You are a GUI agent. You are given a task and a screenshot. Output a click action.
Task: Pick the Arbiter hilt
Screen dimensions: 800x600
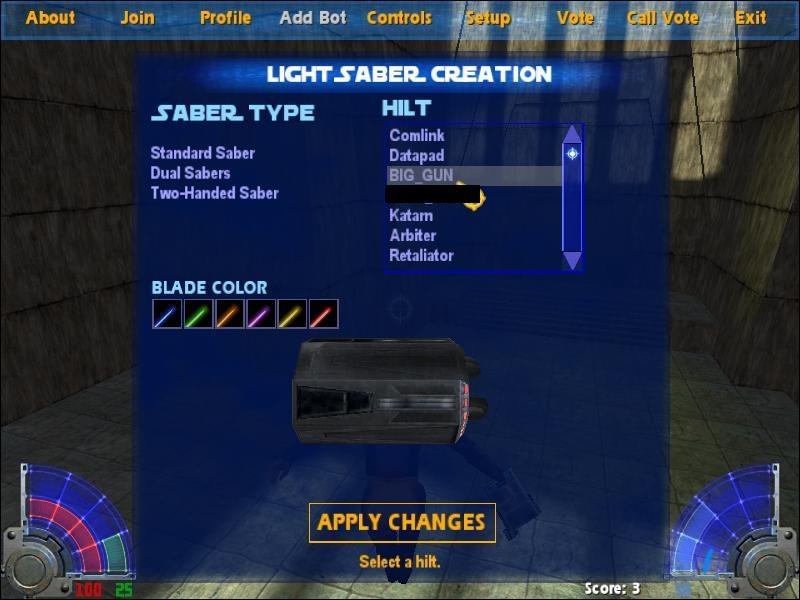point(412,235)
